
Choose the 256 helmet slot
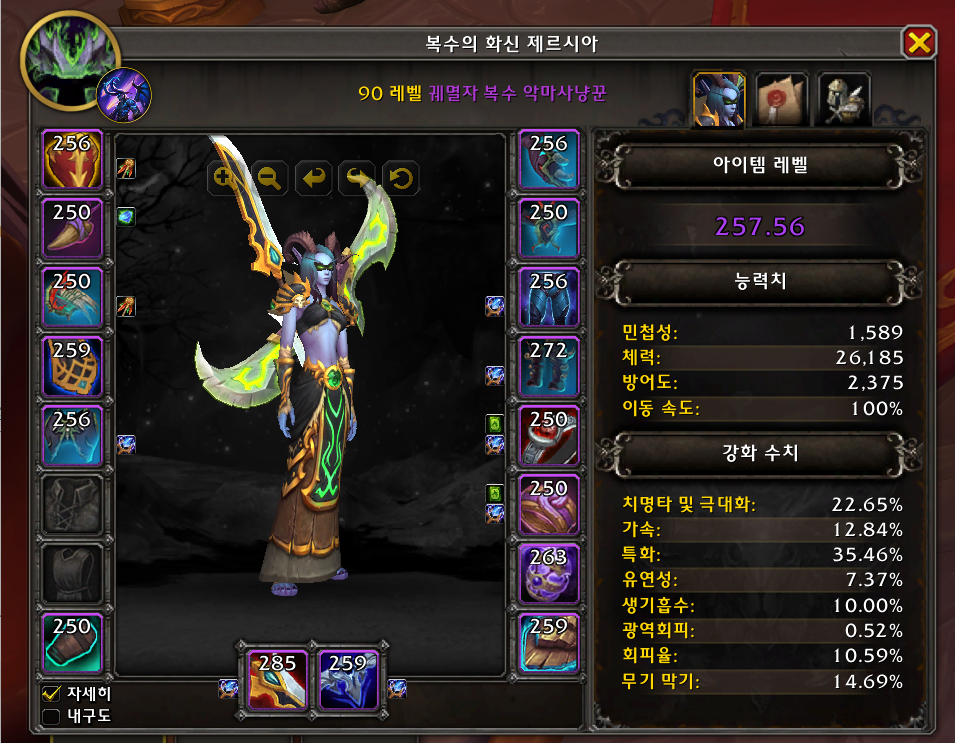coord(71,160)
